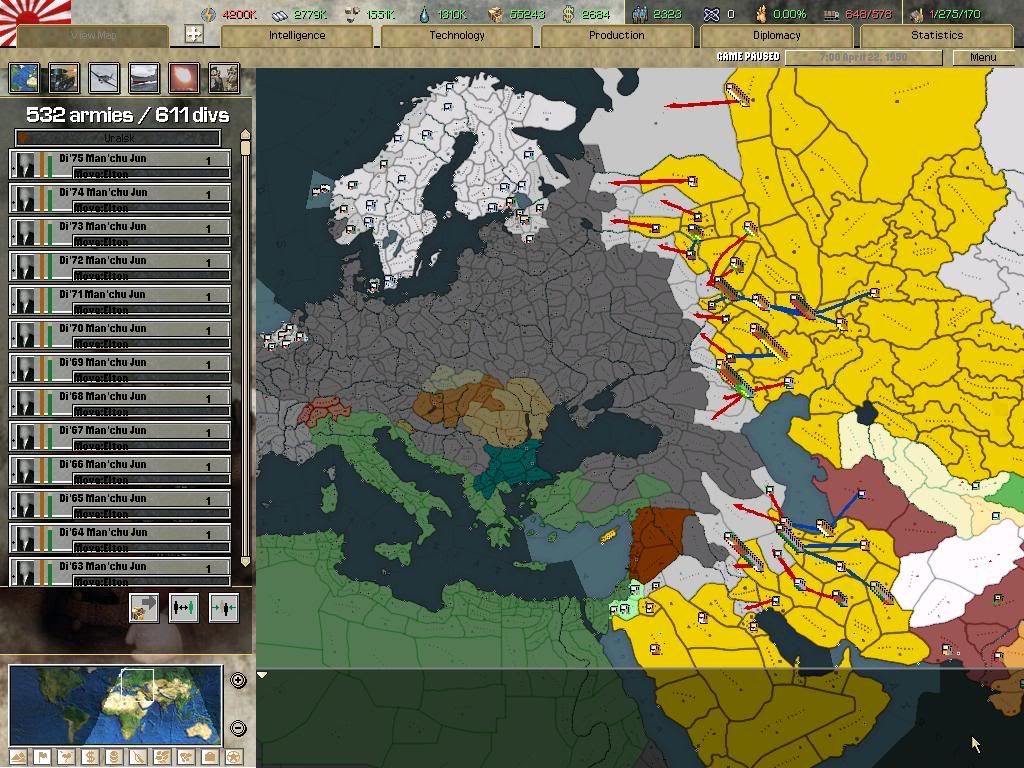Click the world minimap
This screenshot has height=768, width=1024.
[115, 704]
